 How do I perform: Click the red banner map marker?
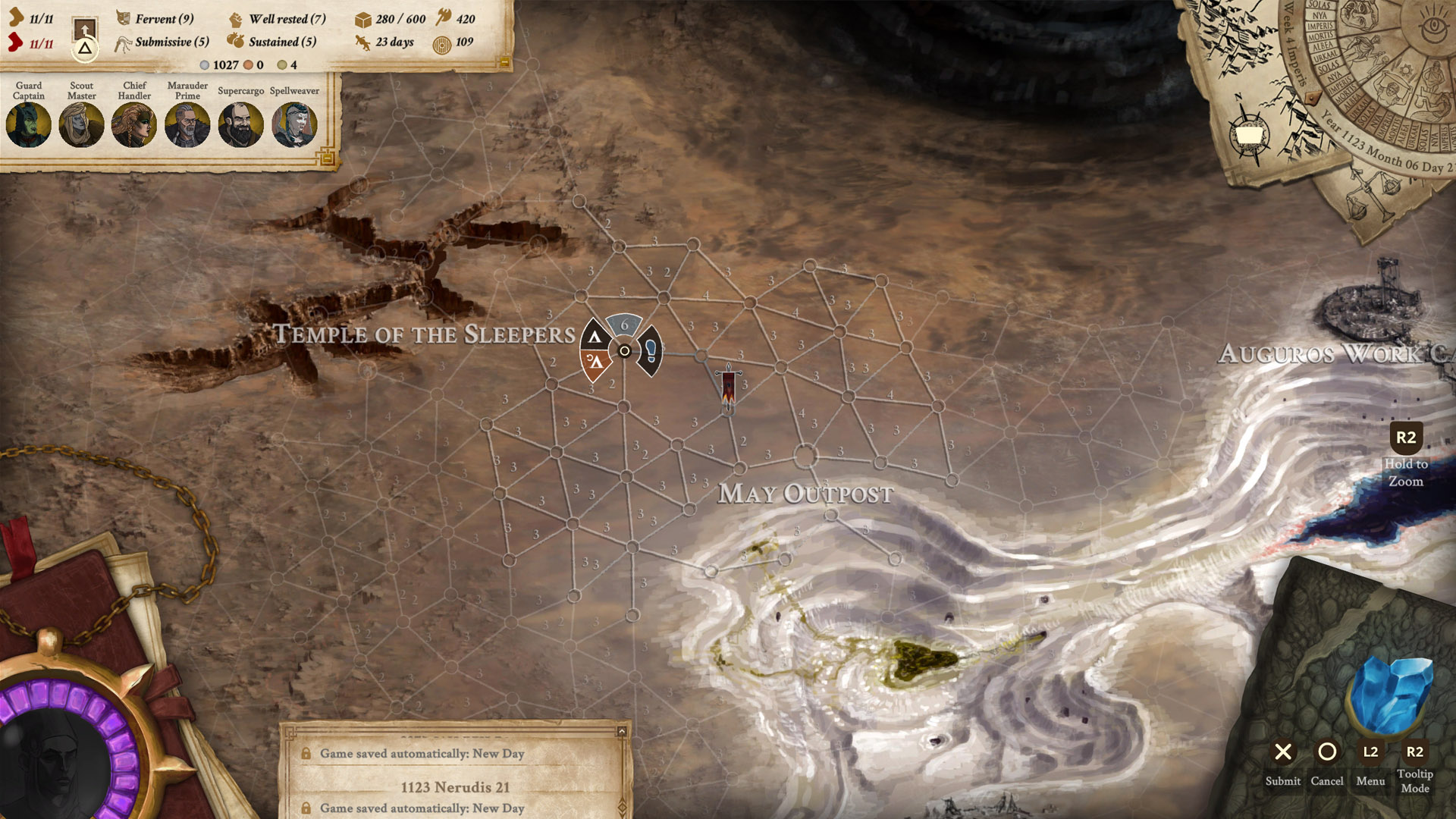(x=728, y=387)
